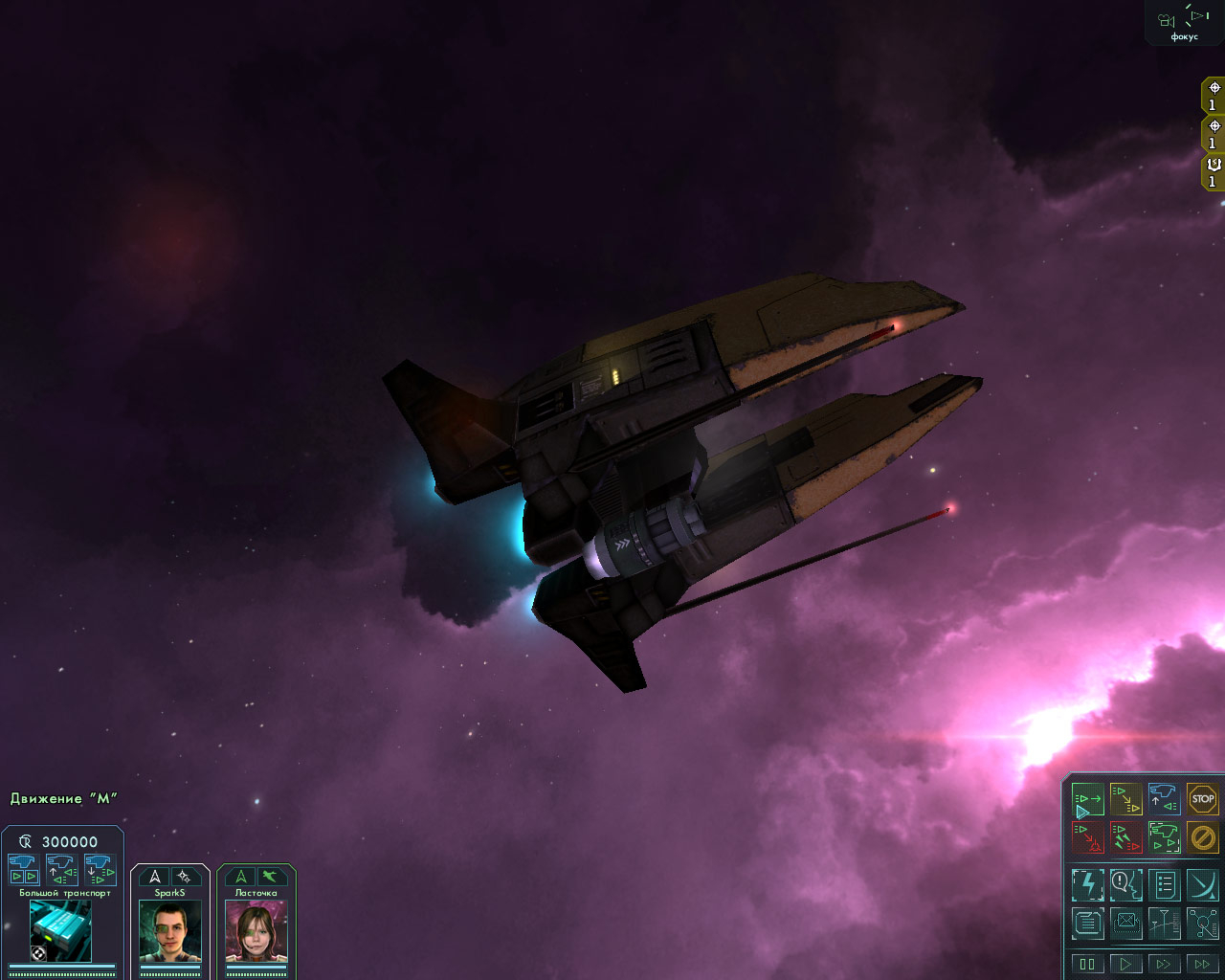Open the dialogue speech-bubble icon
Image resolution: width=1225 pixels, height=980 pixels.
1125,884
